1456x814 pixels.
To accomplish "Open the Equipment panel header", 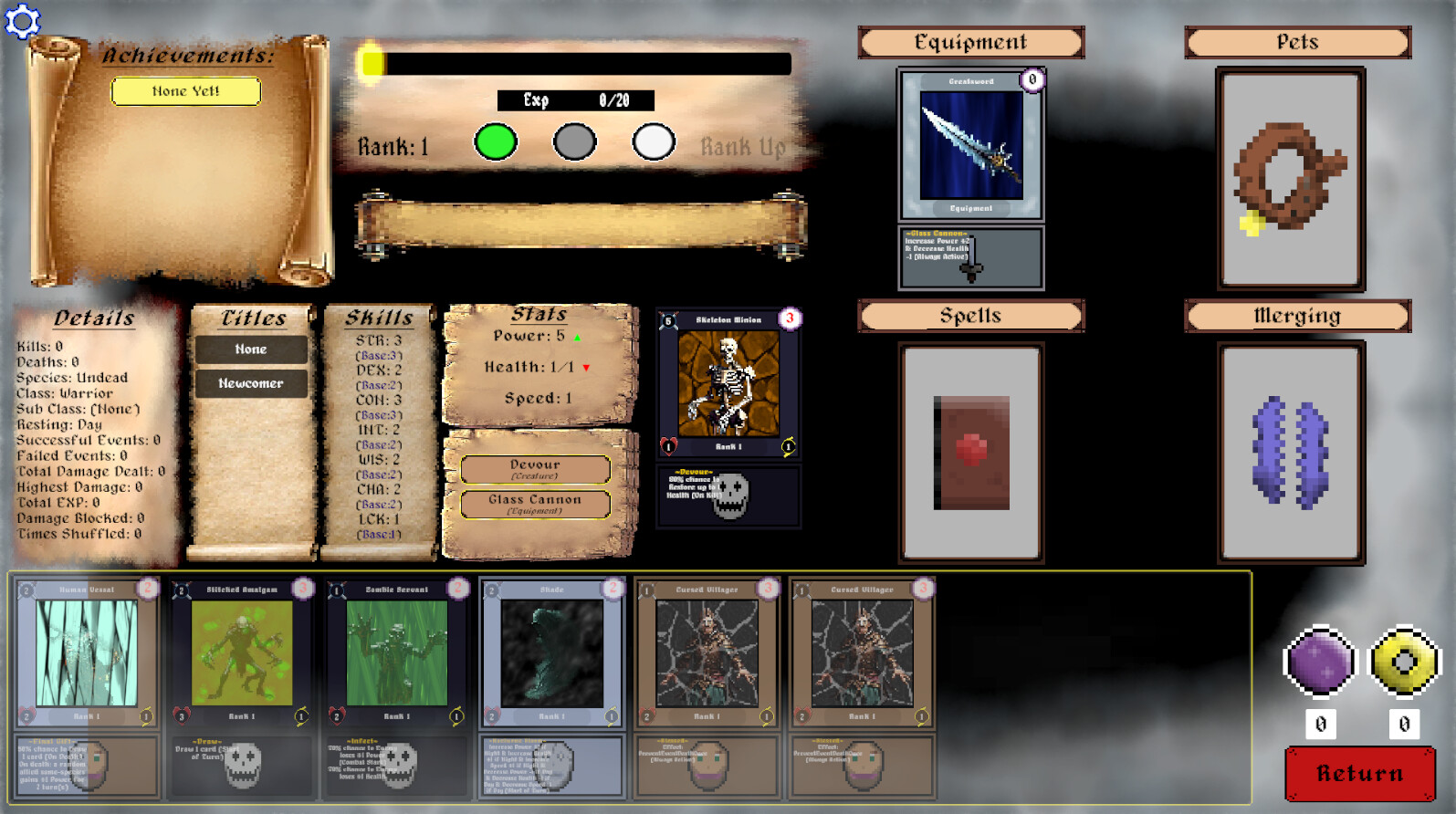I will (970, 42).
